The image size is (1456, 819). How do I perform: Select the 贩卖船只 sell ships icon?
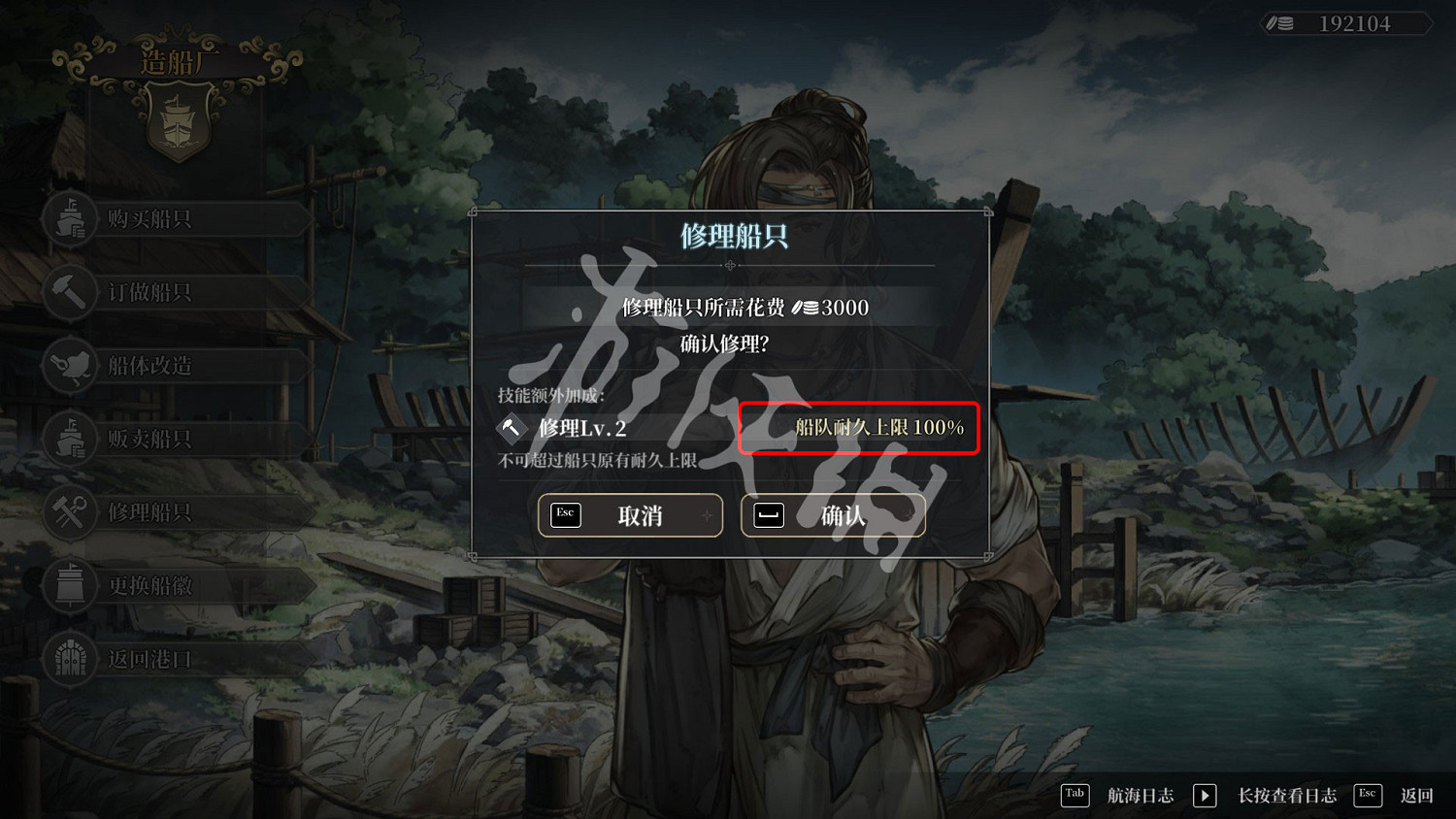(x=69, y=439)
